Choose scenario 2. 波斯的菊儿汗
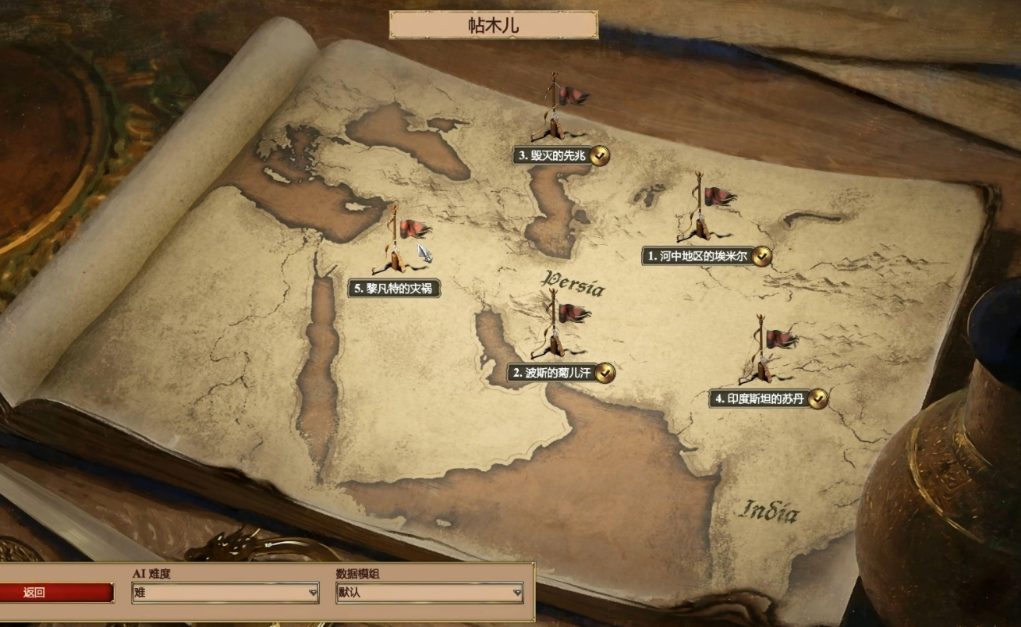The height and width of the screenshot is (627, 1021). tap(552, 373)
